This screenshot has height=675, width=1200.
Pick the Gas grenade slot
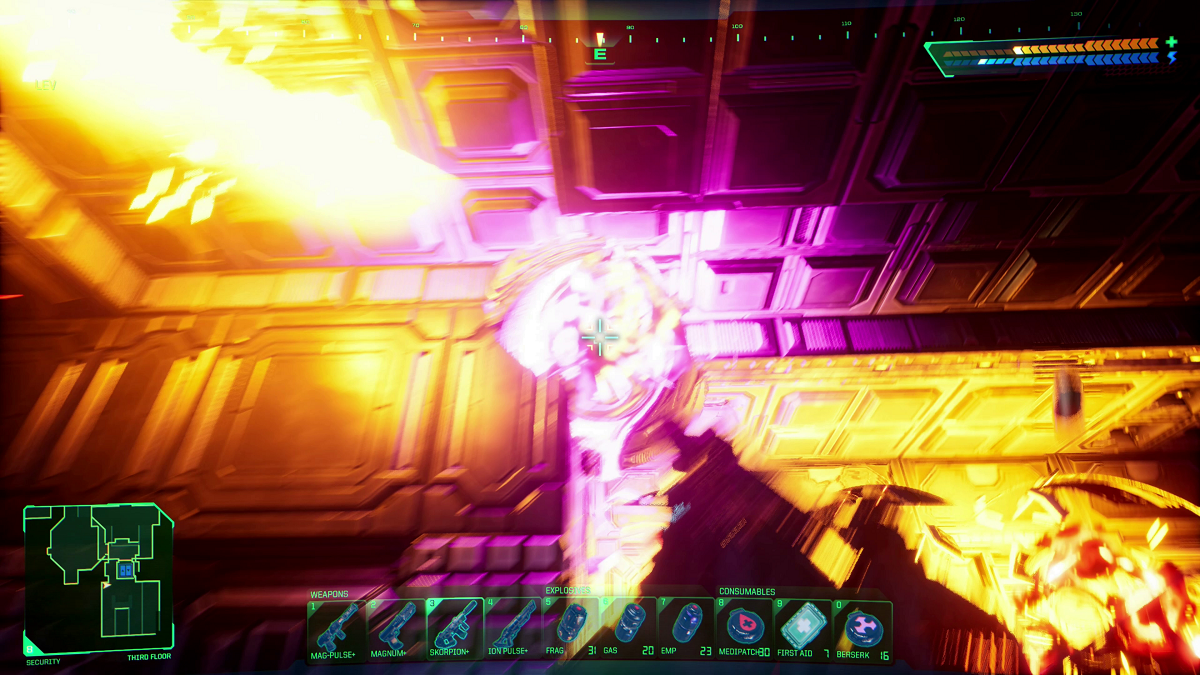tap(628, 629)
